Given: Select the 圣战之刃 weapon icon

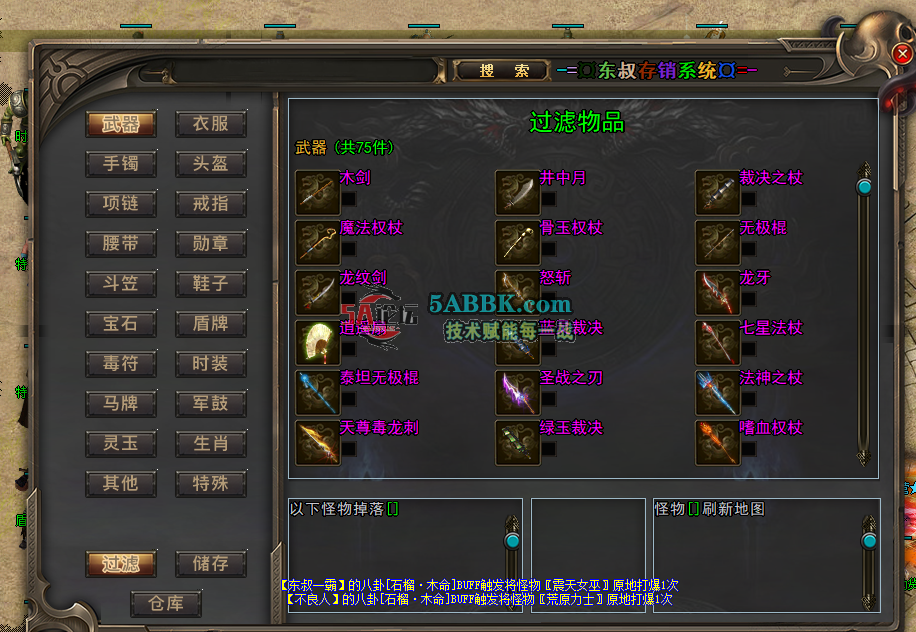Looking at the screenshot, I should [517, 392].
